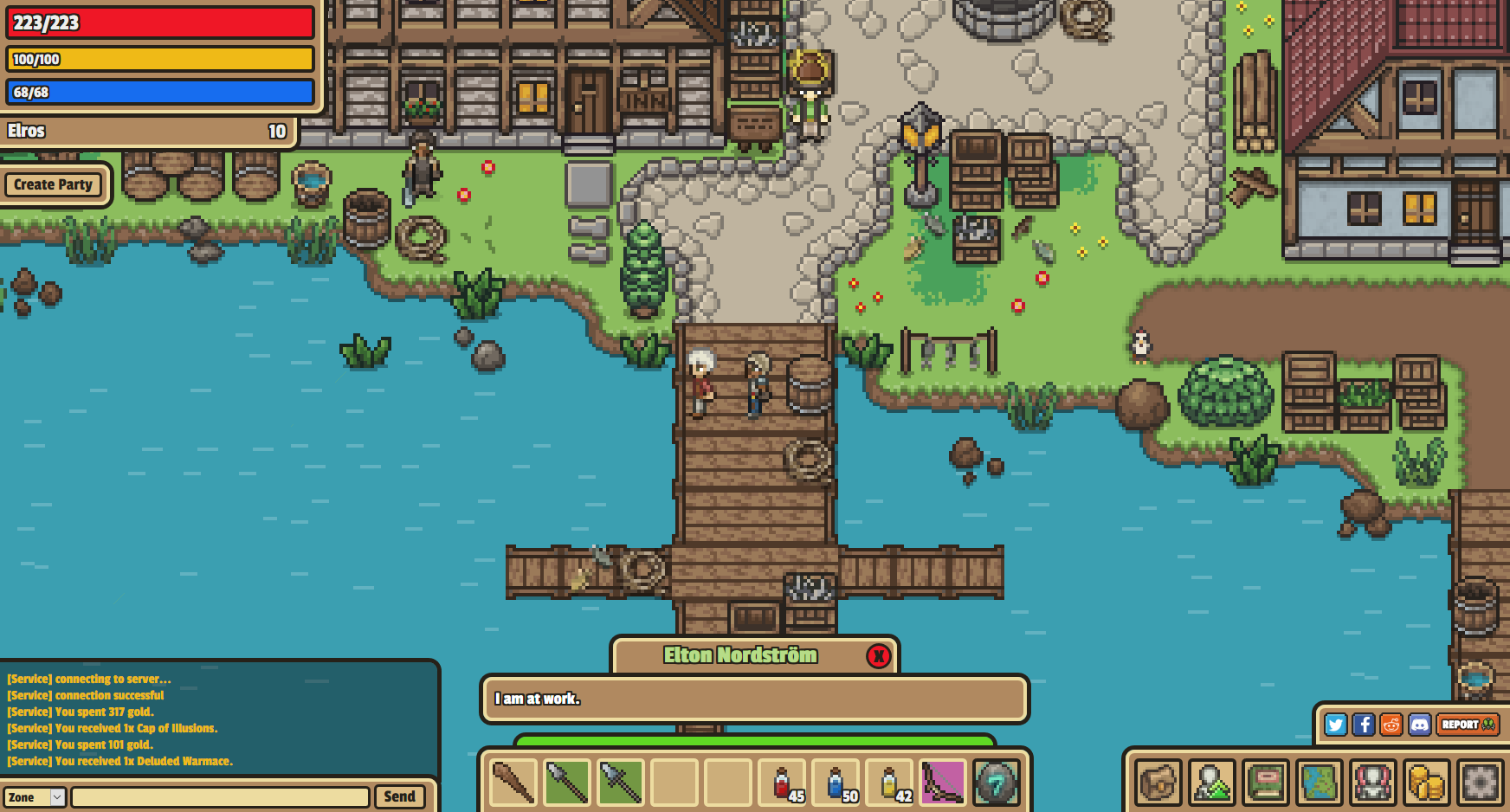Select the spear hotbar slot
Screen dimensions: 1510x812
pyautogui.click(x=566, y=782)
